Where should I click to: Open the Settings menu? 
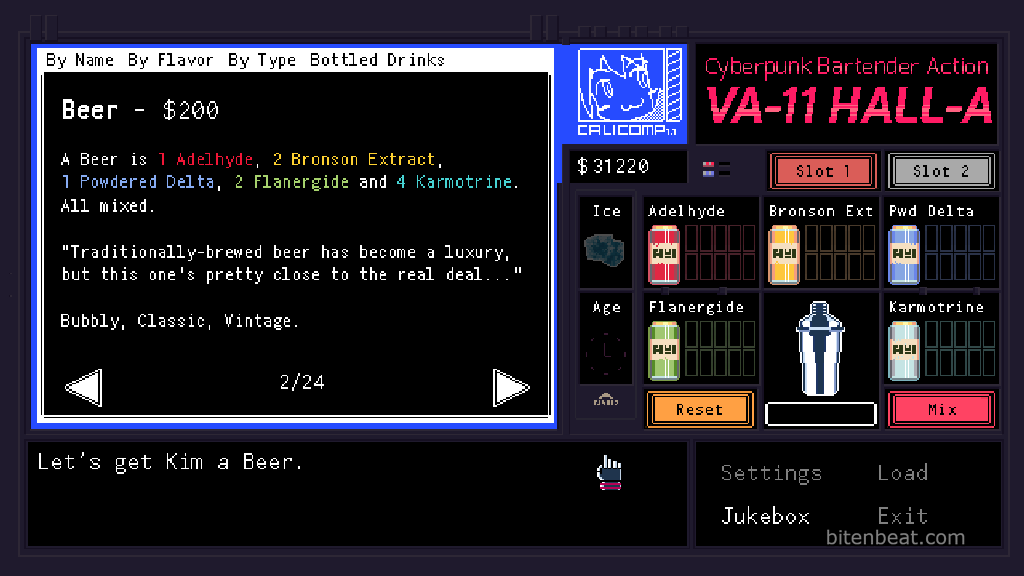click(x=771, y=473)
